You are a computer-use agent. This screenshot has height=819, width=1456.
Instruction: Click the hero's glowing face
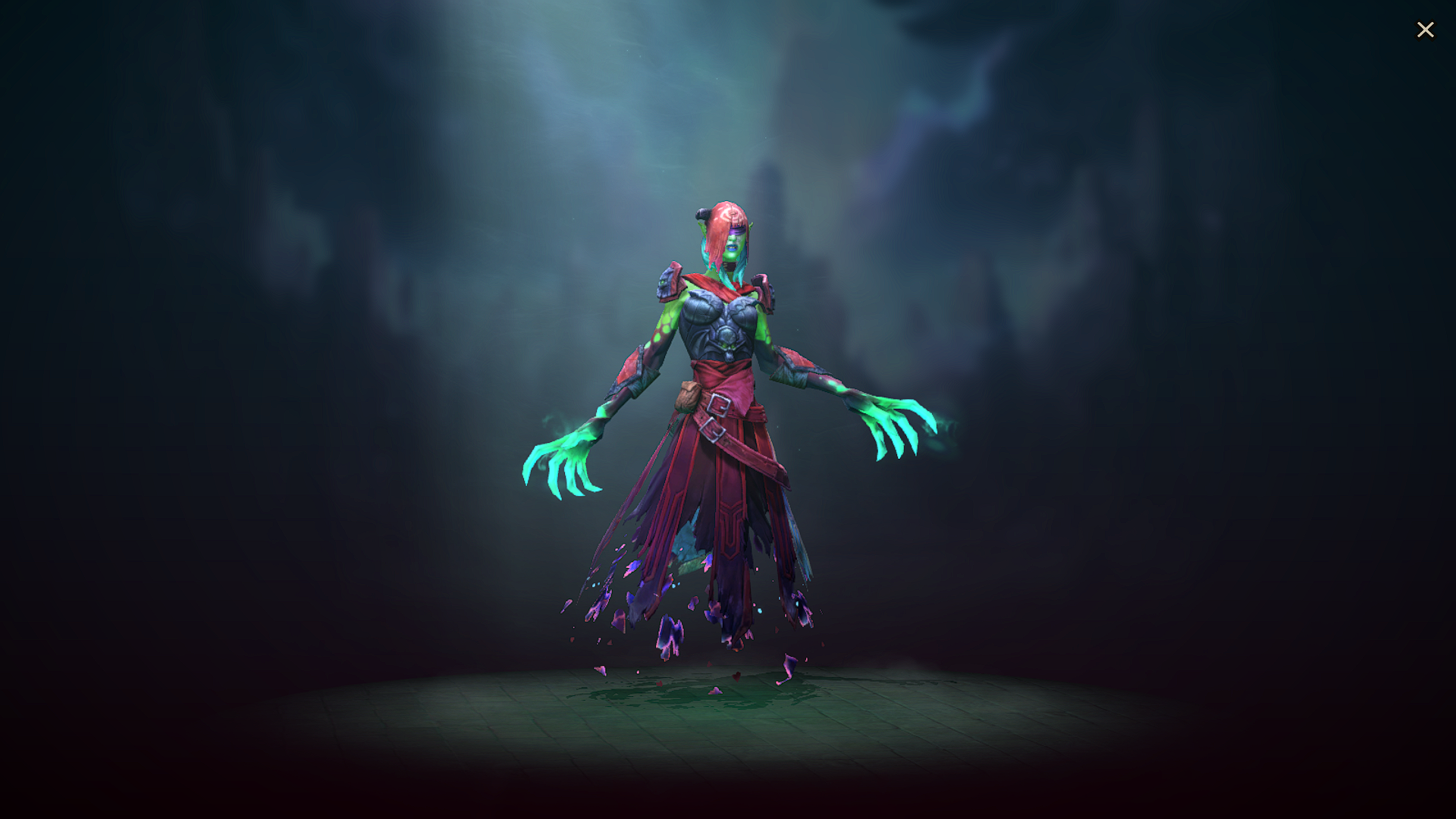click(733, 246)
